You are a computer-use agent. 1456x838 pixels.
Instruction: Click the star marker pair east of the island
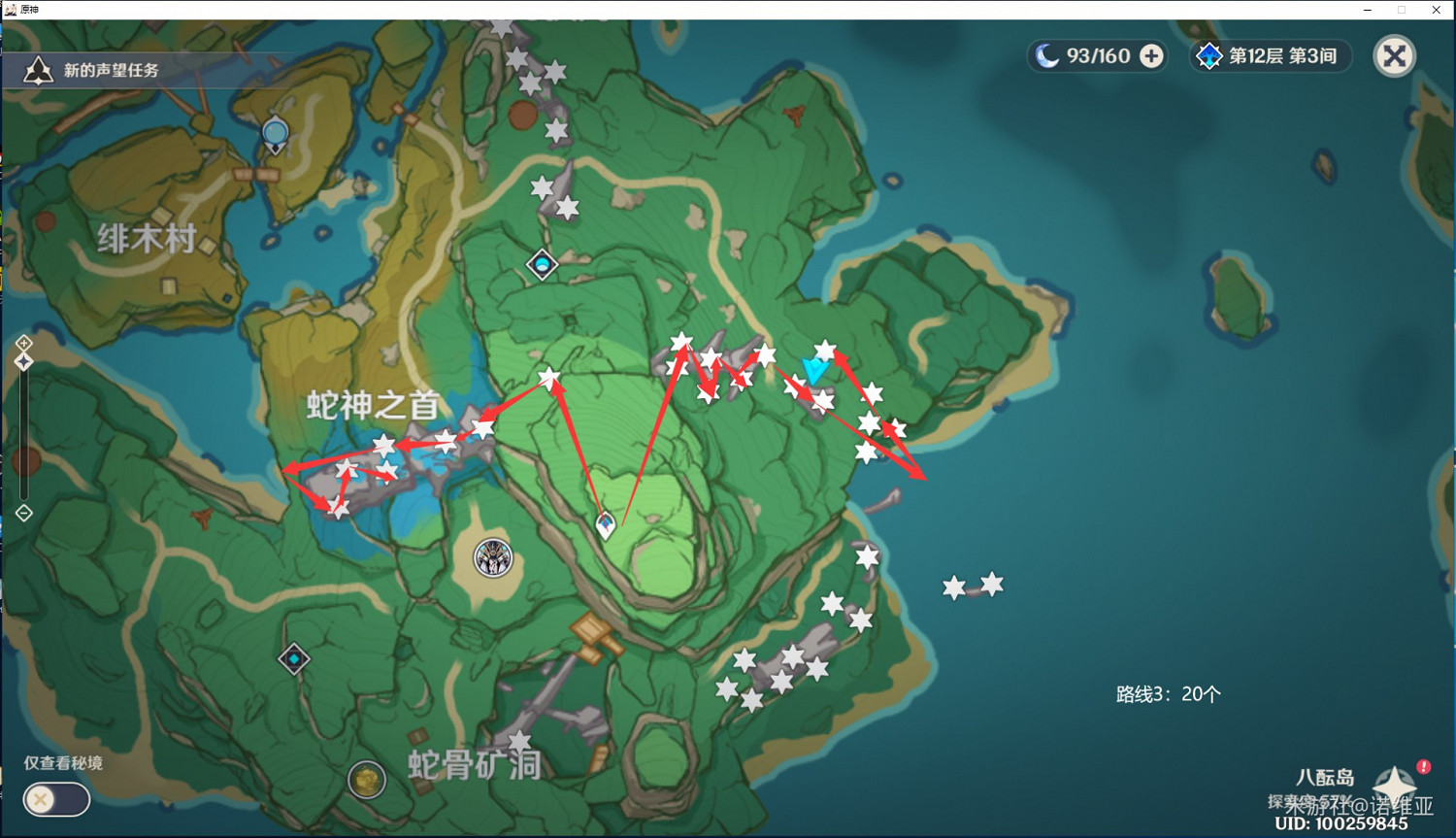click(971, 586)
